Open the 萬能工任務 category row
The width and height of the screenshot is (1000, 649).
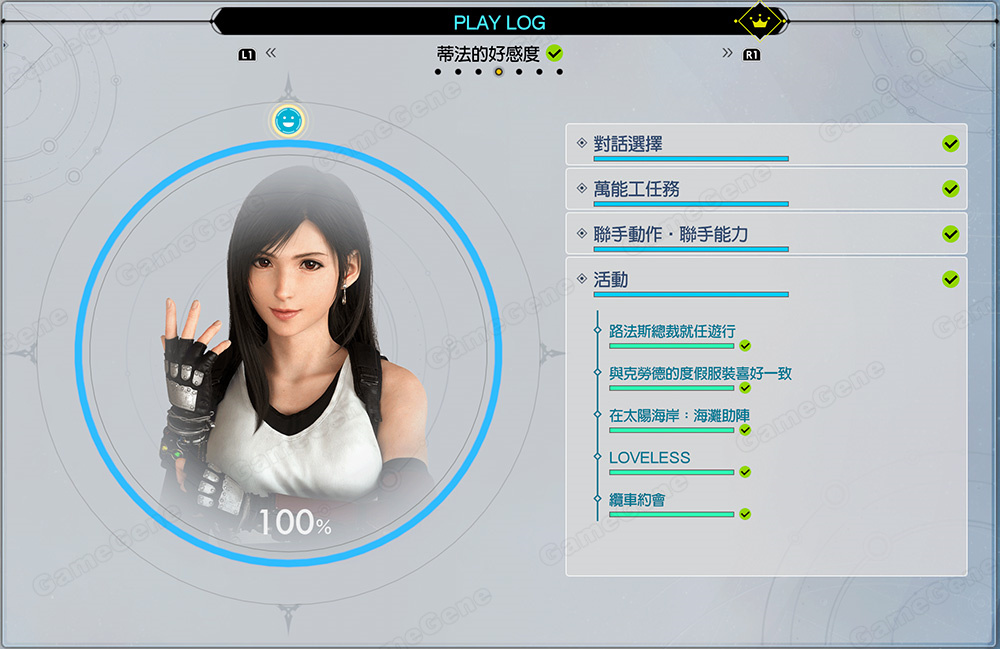[x=766, y=189]
